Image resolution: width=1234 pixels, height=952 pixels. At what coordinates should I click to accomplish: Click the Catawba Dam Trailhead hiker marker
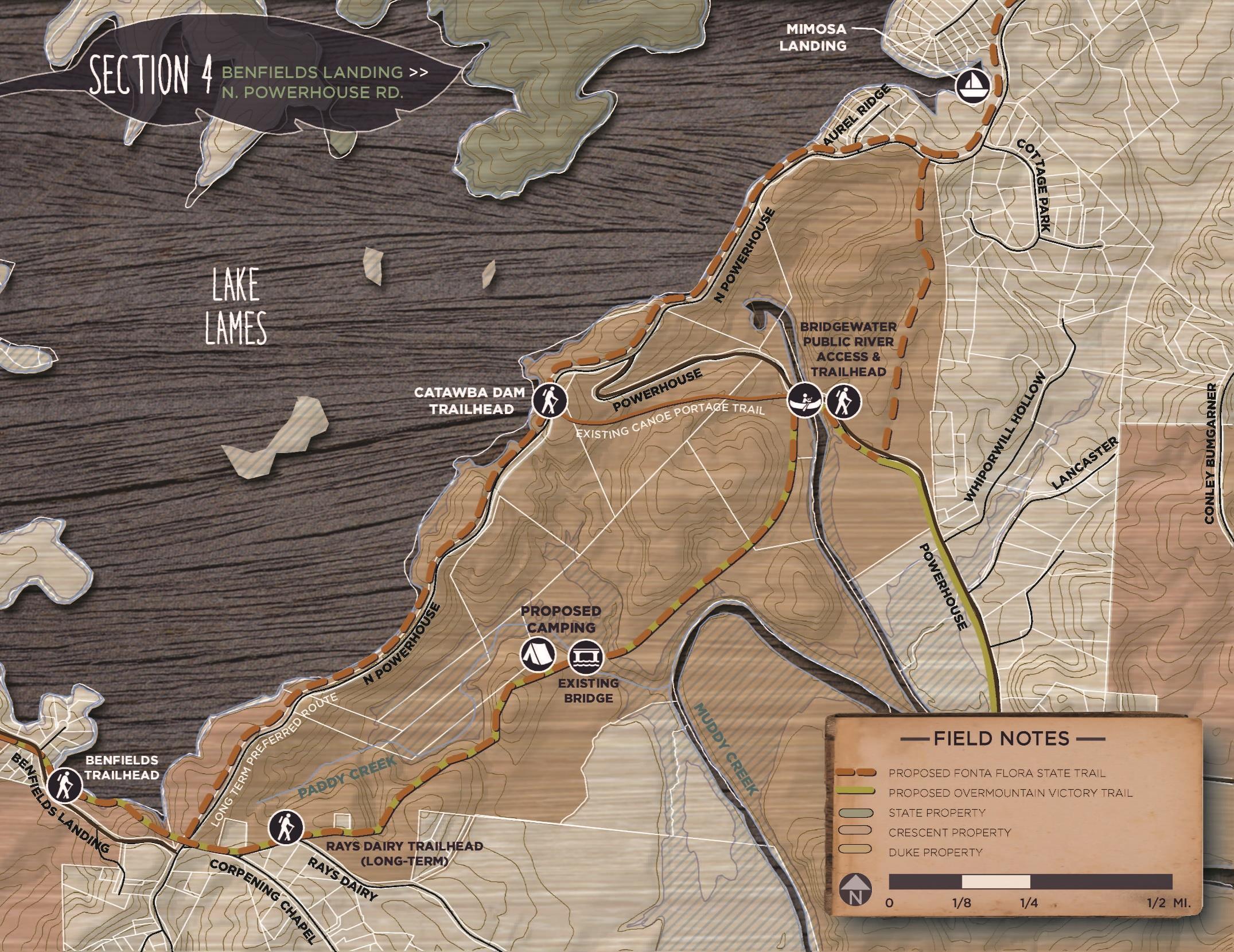(x=549, y=399)
